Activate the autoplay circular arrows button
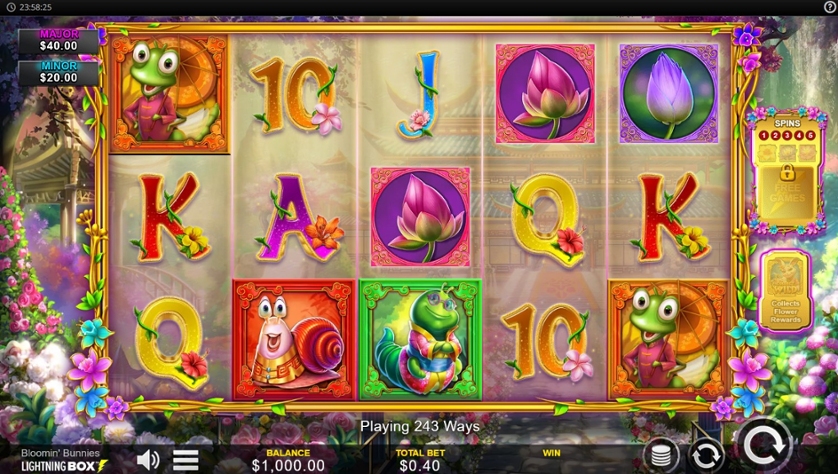Screen dimensions: 838x474 click(x=706, y=455)
